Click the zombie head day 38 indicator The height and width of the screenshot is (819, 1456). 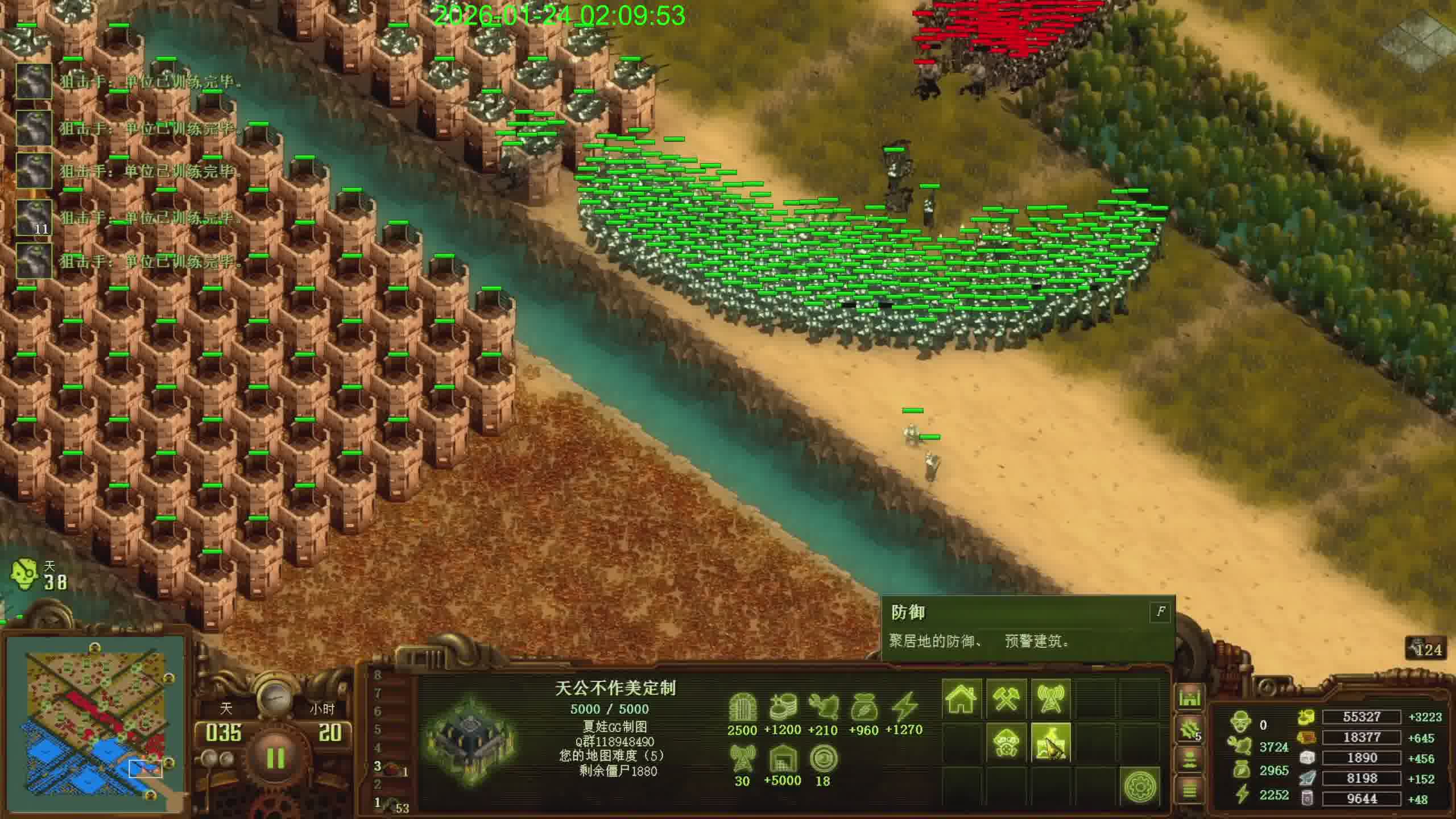(25, 576)
